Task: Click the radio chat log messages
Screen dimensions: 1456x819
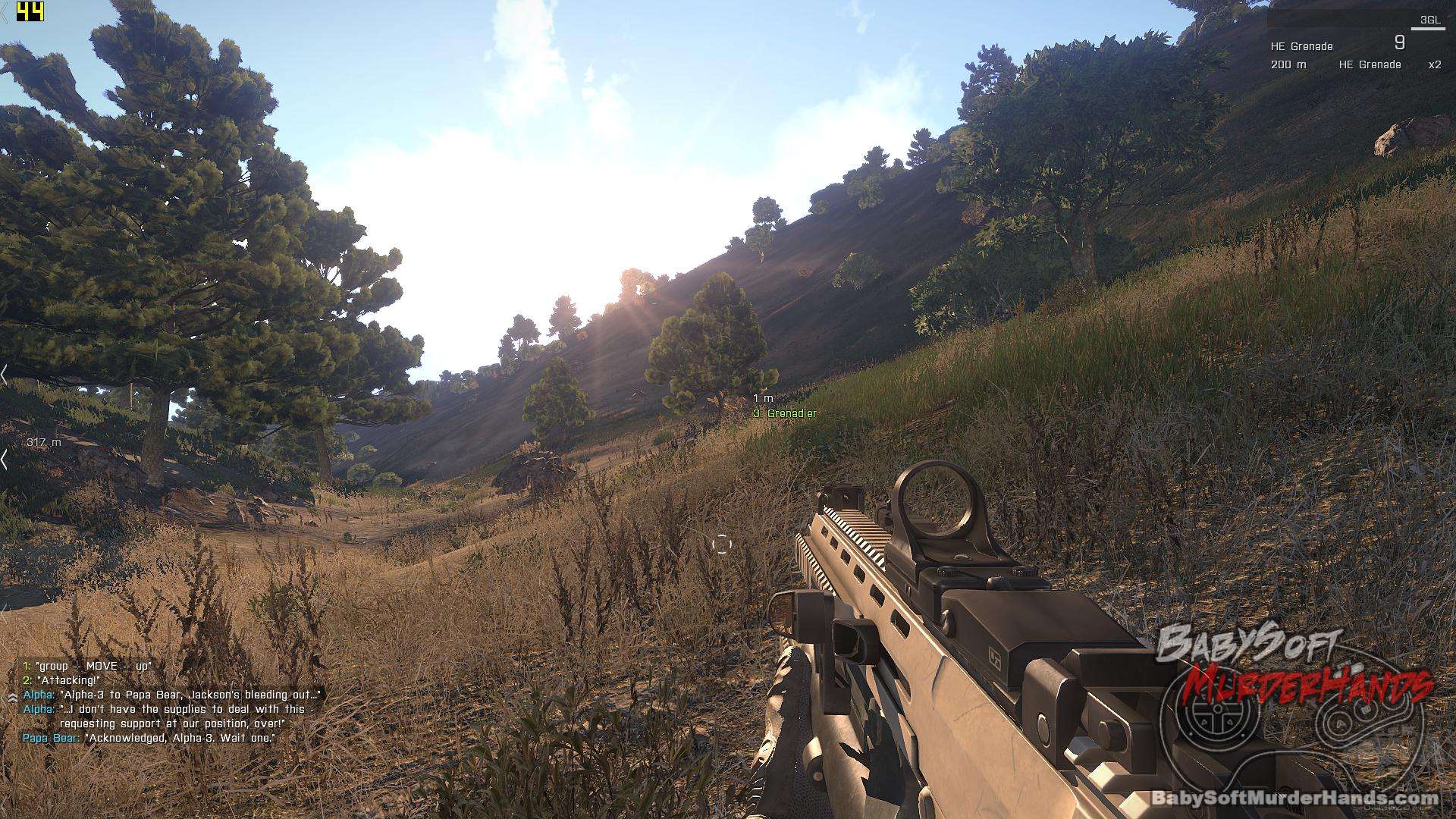Action: click(172, 701)
